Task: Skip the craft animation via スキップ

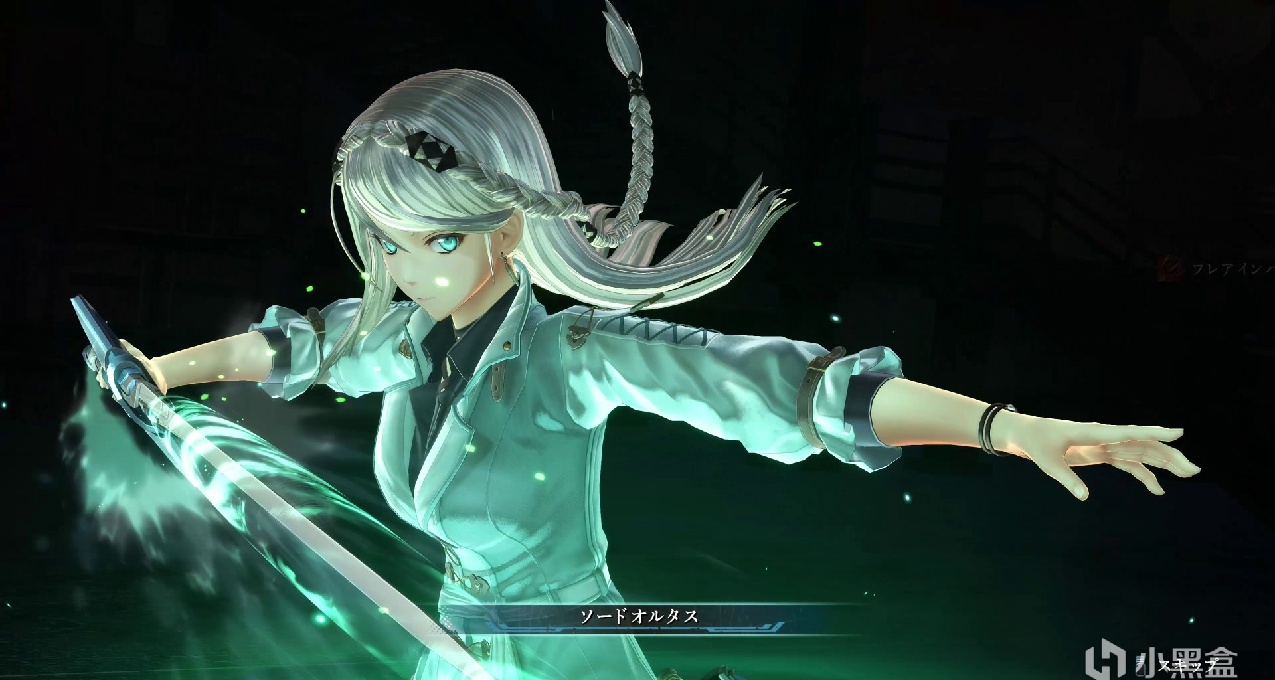Action: [1184, 662]
